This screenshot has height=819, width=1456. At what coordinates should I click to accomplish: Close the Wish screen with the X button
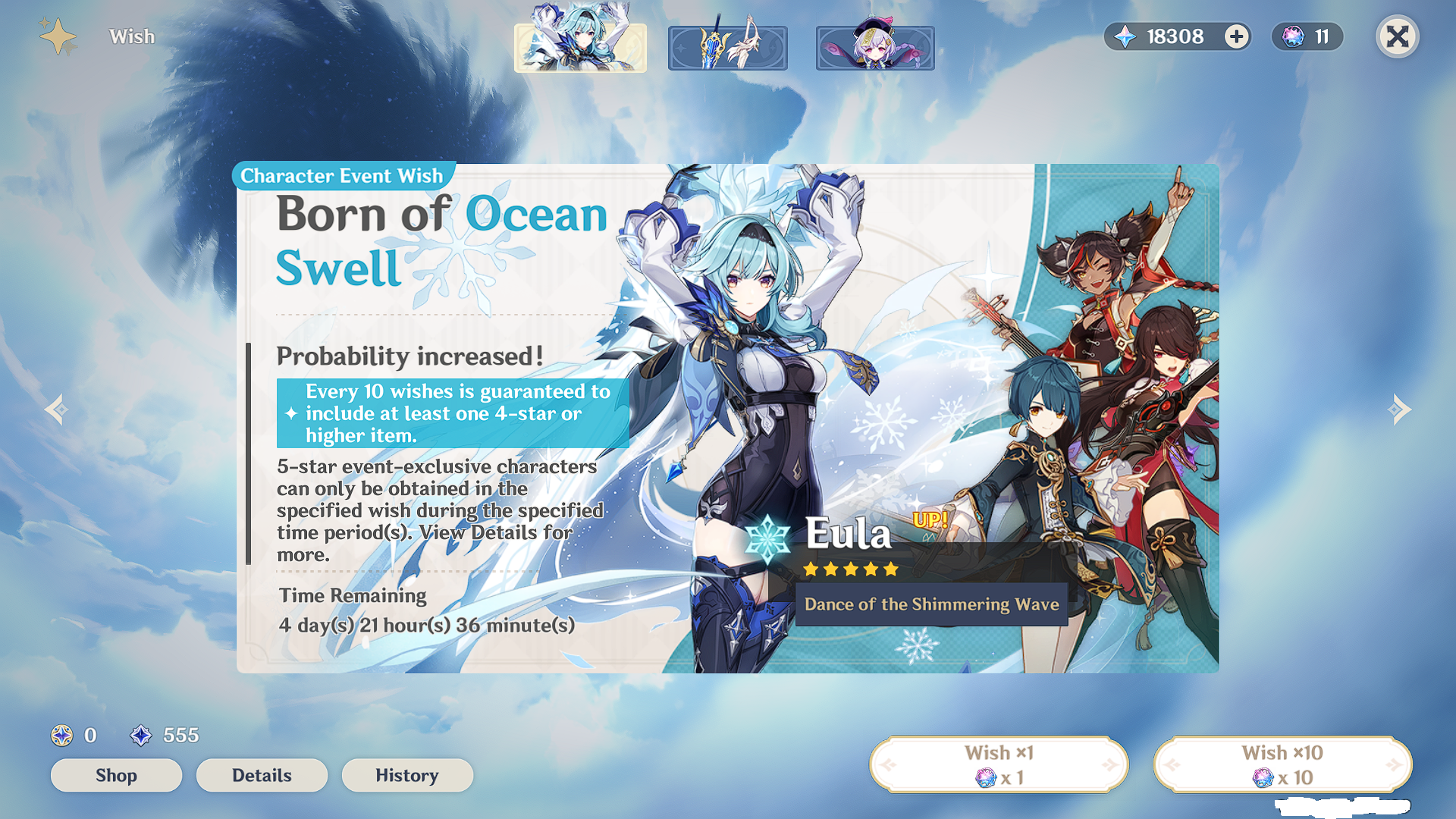point(1398,36)
